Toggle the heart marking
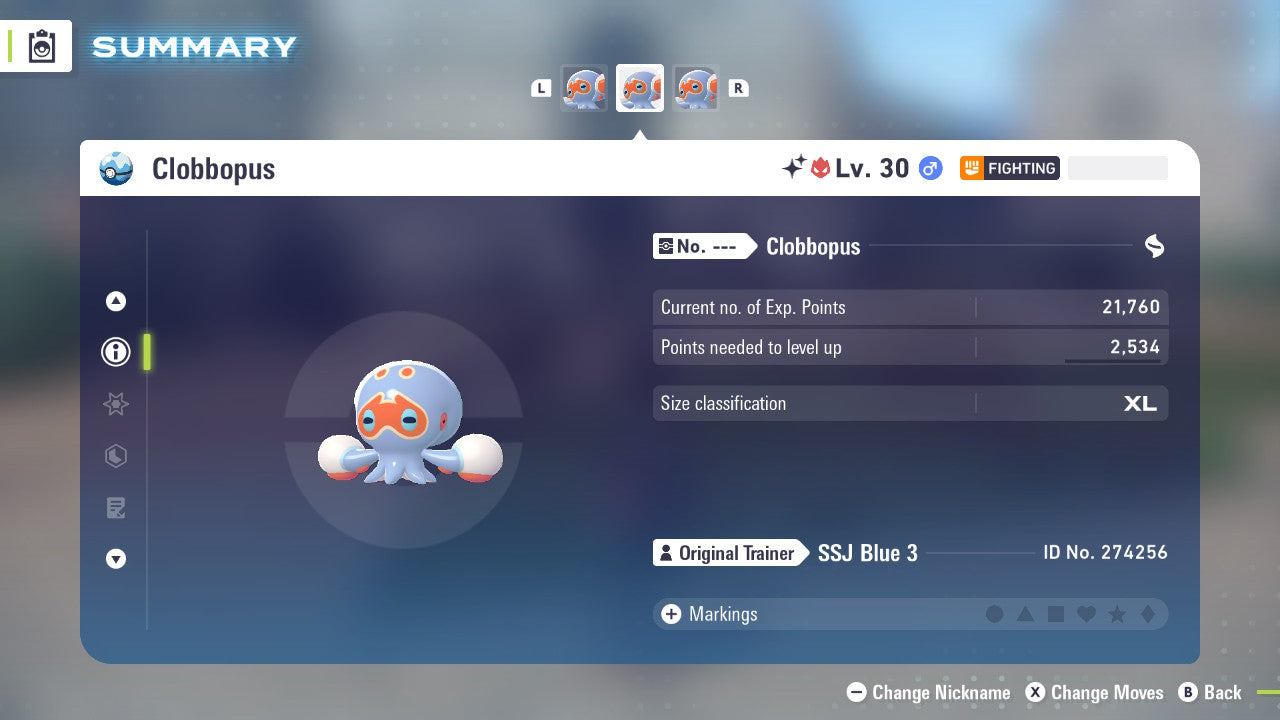 pos(1086,614)
